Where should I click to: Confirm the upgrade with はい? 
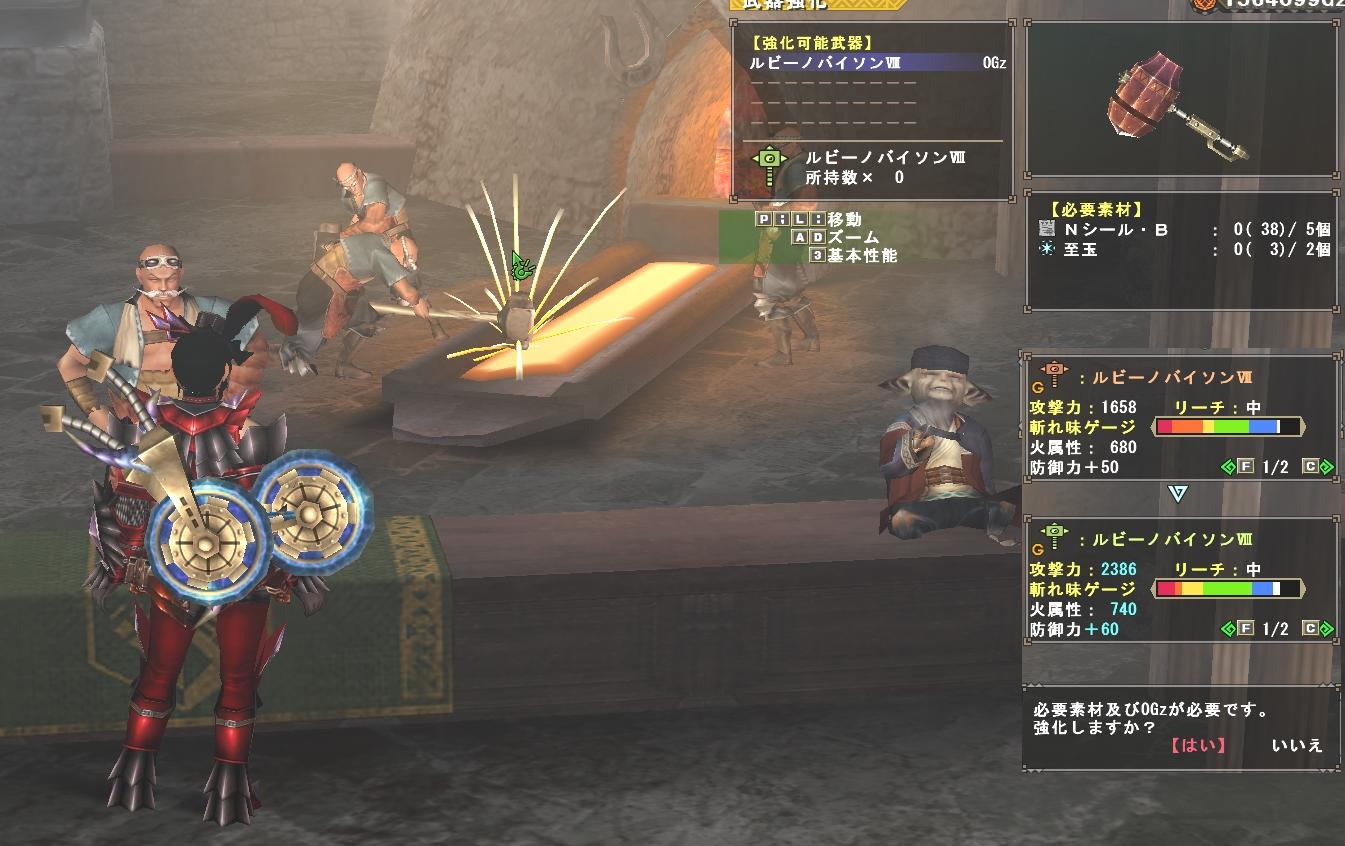coord(1197,745)
